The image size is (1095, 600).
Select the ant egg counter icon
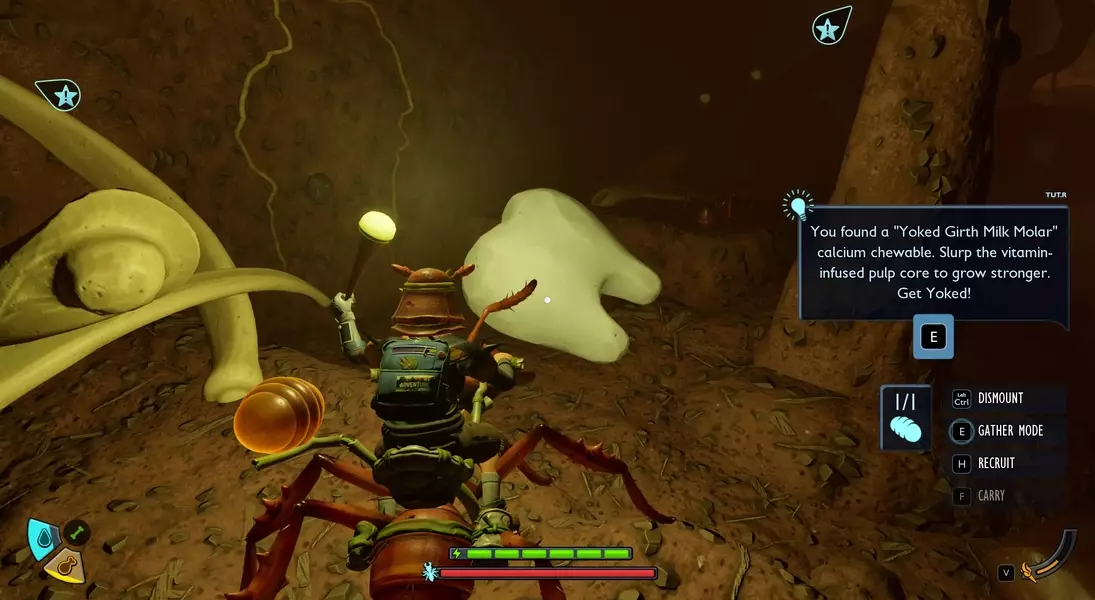tap(905, 418)
